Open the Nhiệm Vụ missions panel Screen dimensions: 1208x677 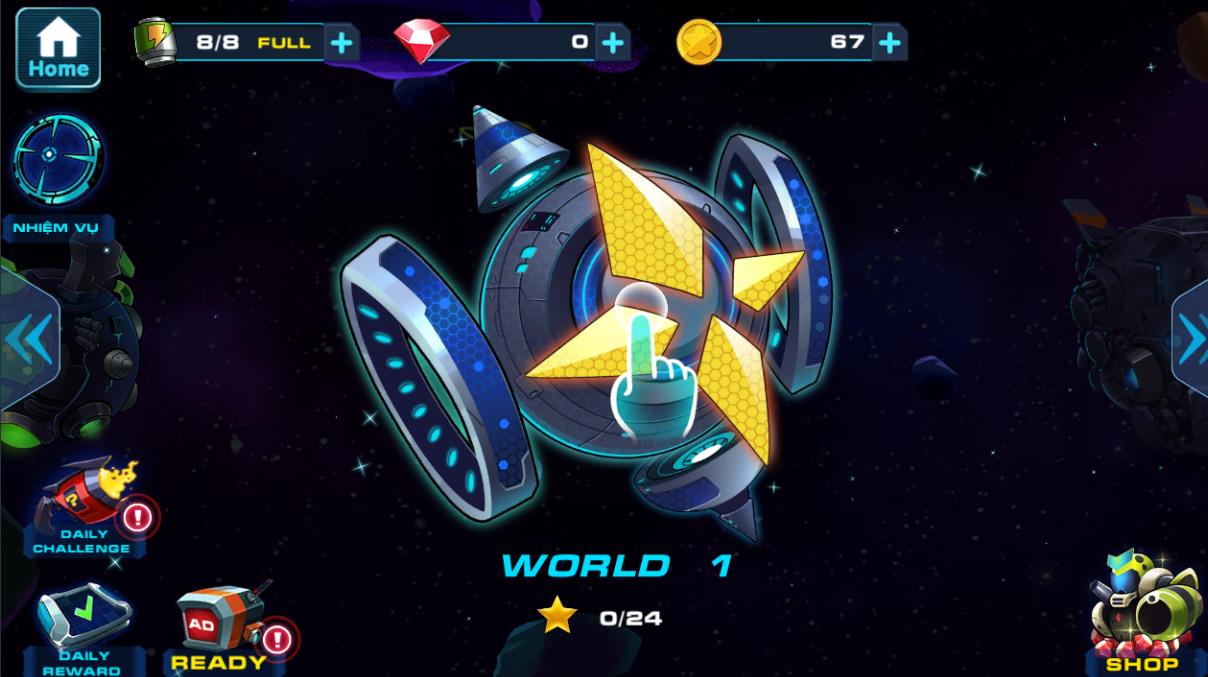point(57,163)
